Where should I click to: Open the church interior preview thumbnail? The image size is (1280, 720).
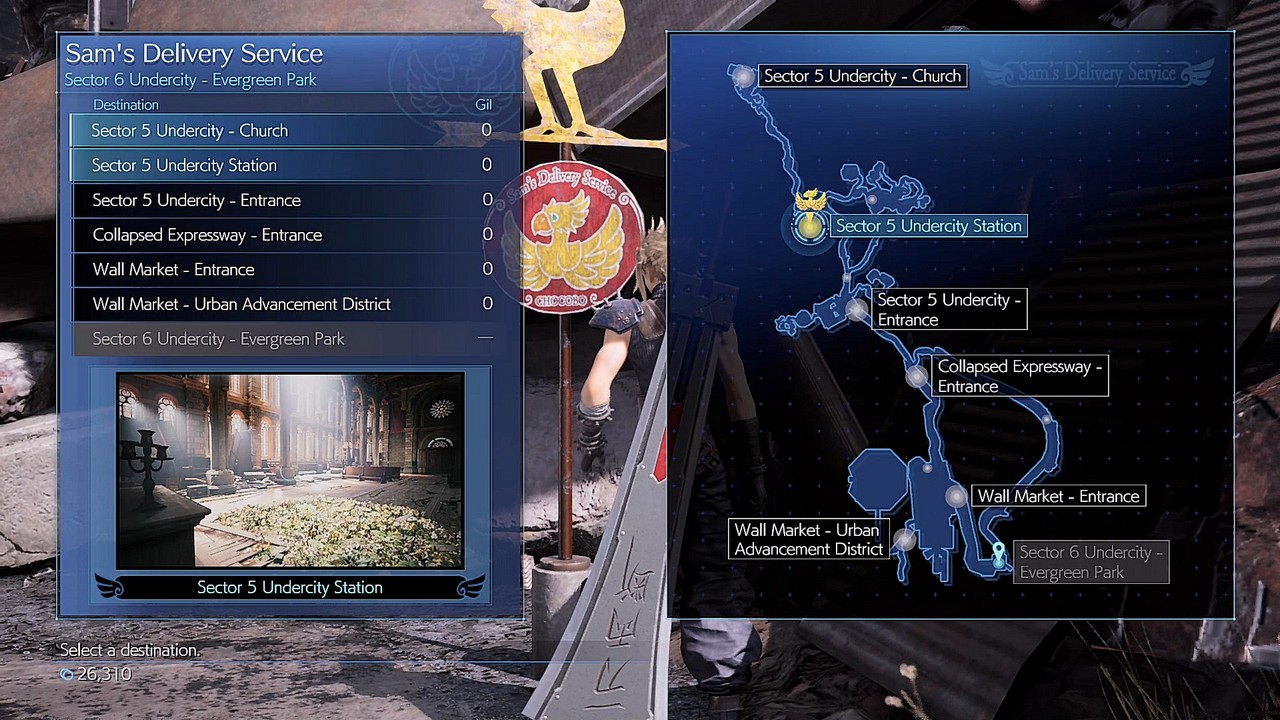click(x=290, y=470)
